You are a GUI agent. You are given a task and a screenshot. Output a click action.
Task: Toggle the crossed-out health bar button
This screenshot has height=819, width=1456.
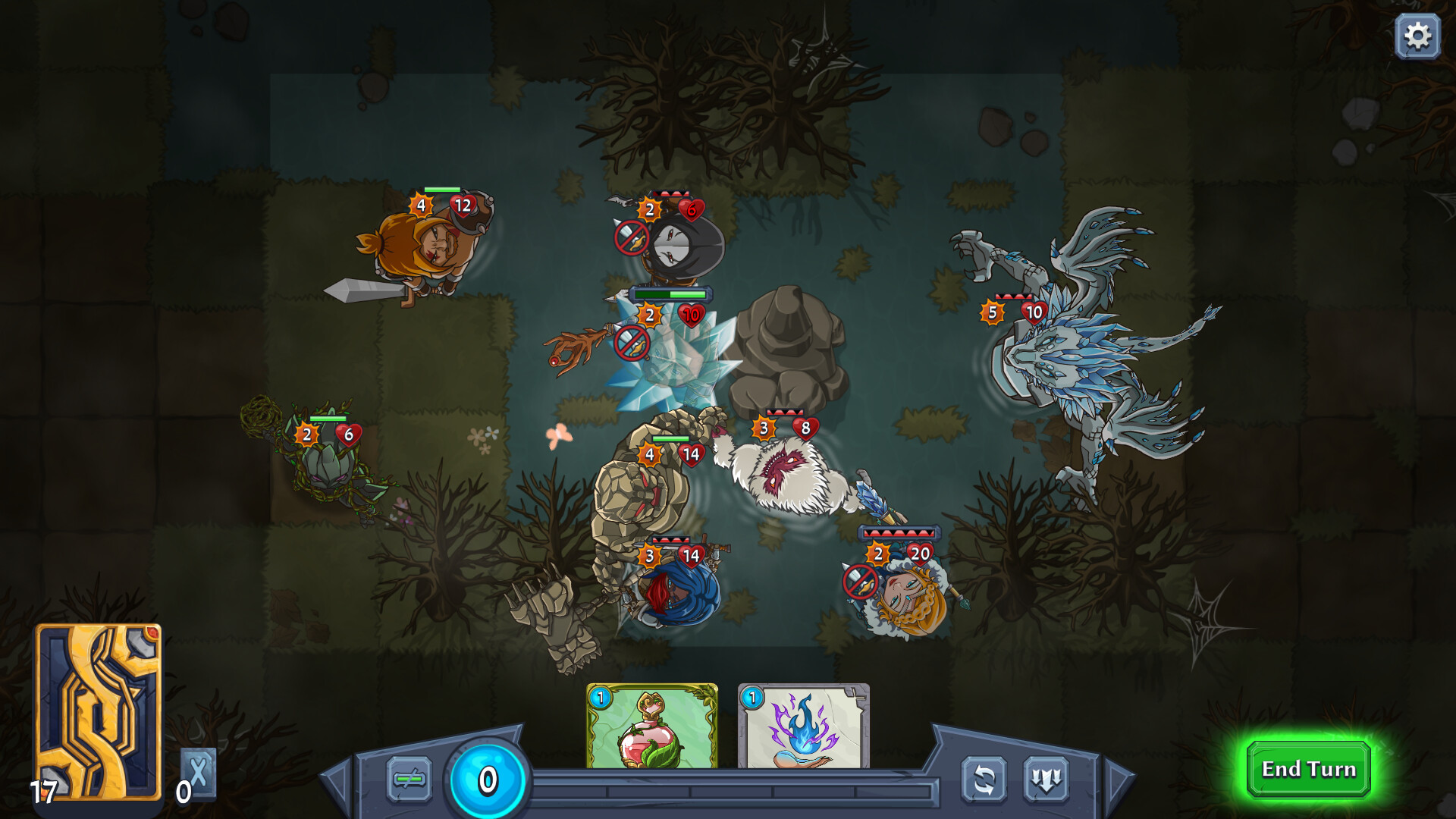[x=409, y=779]
